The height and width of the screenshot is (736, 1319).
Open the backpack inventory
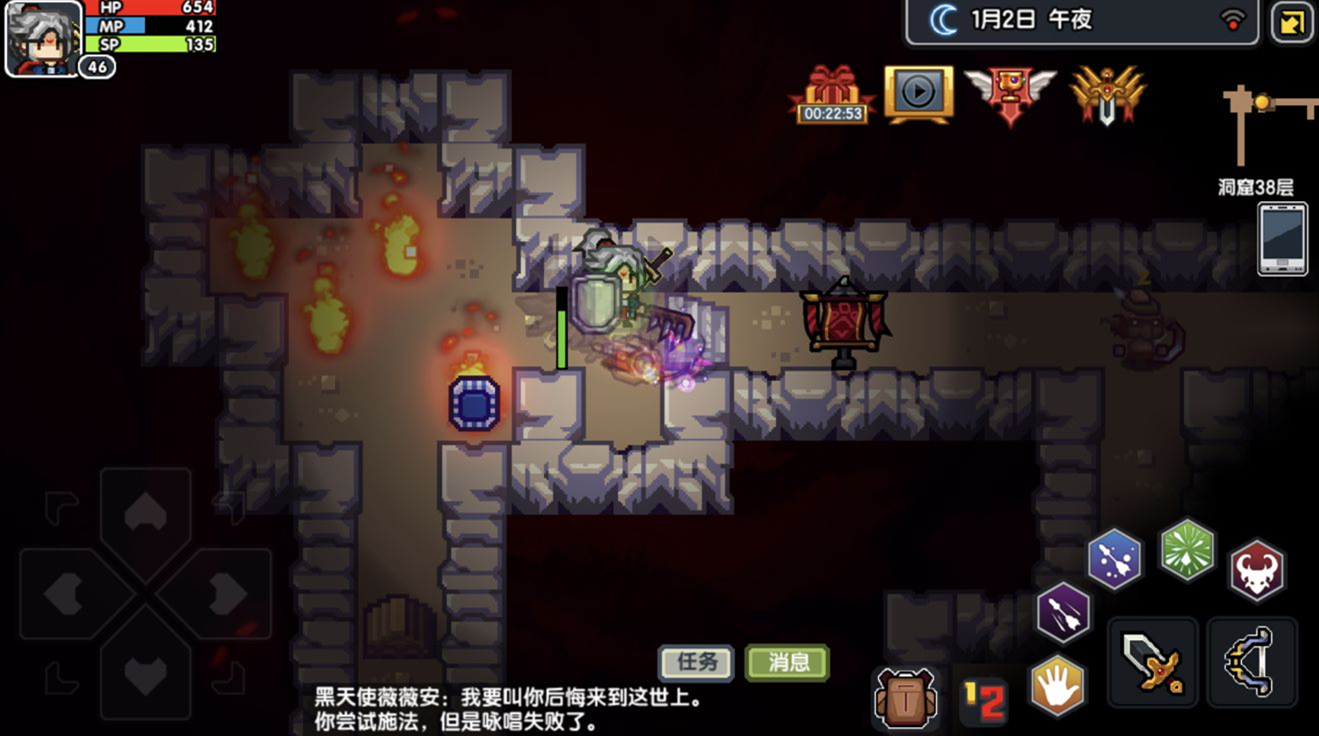click(905, 697)
